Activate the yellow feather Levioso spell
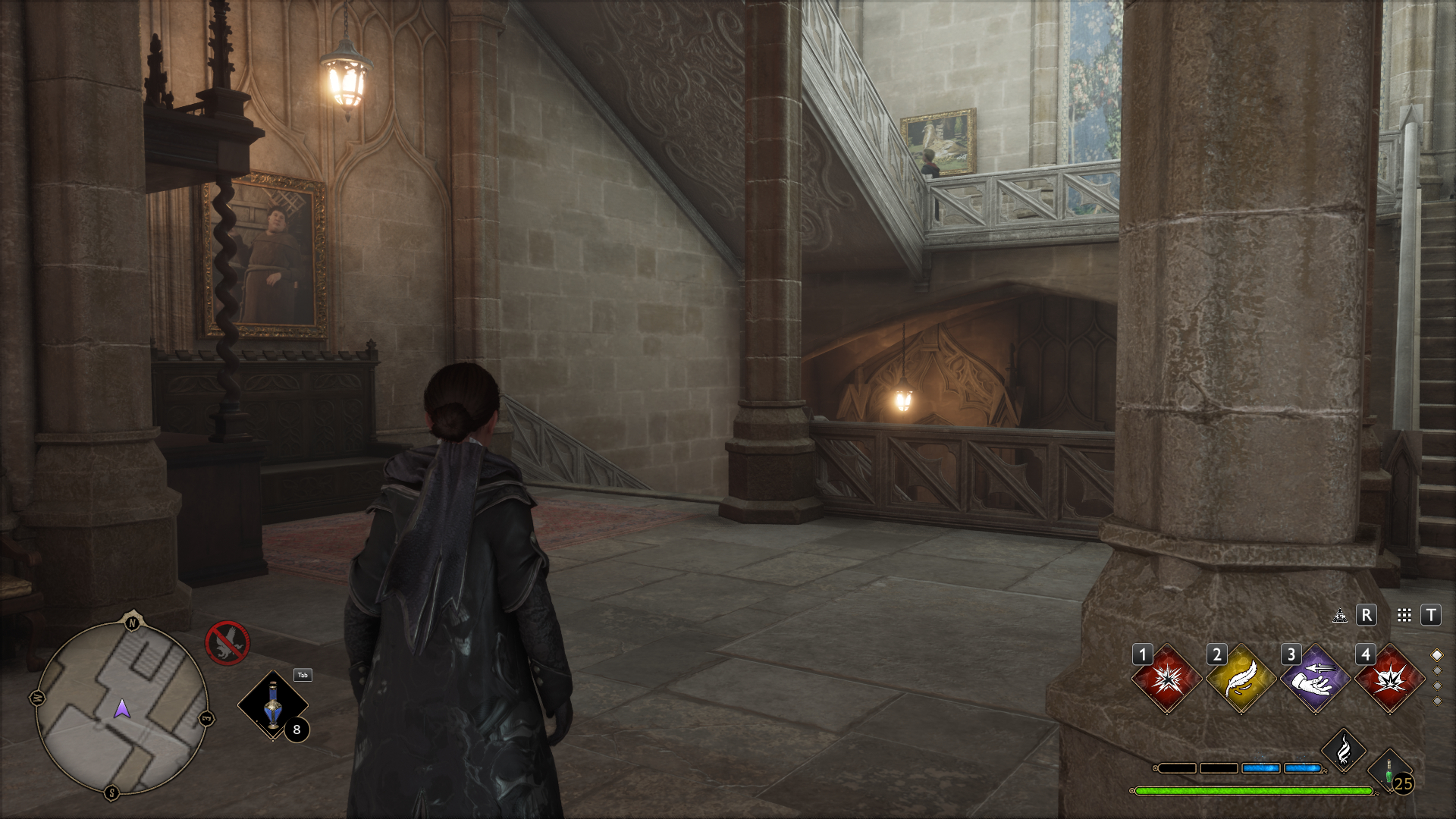 pos(1241,679)
